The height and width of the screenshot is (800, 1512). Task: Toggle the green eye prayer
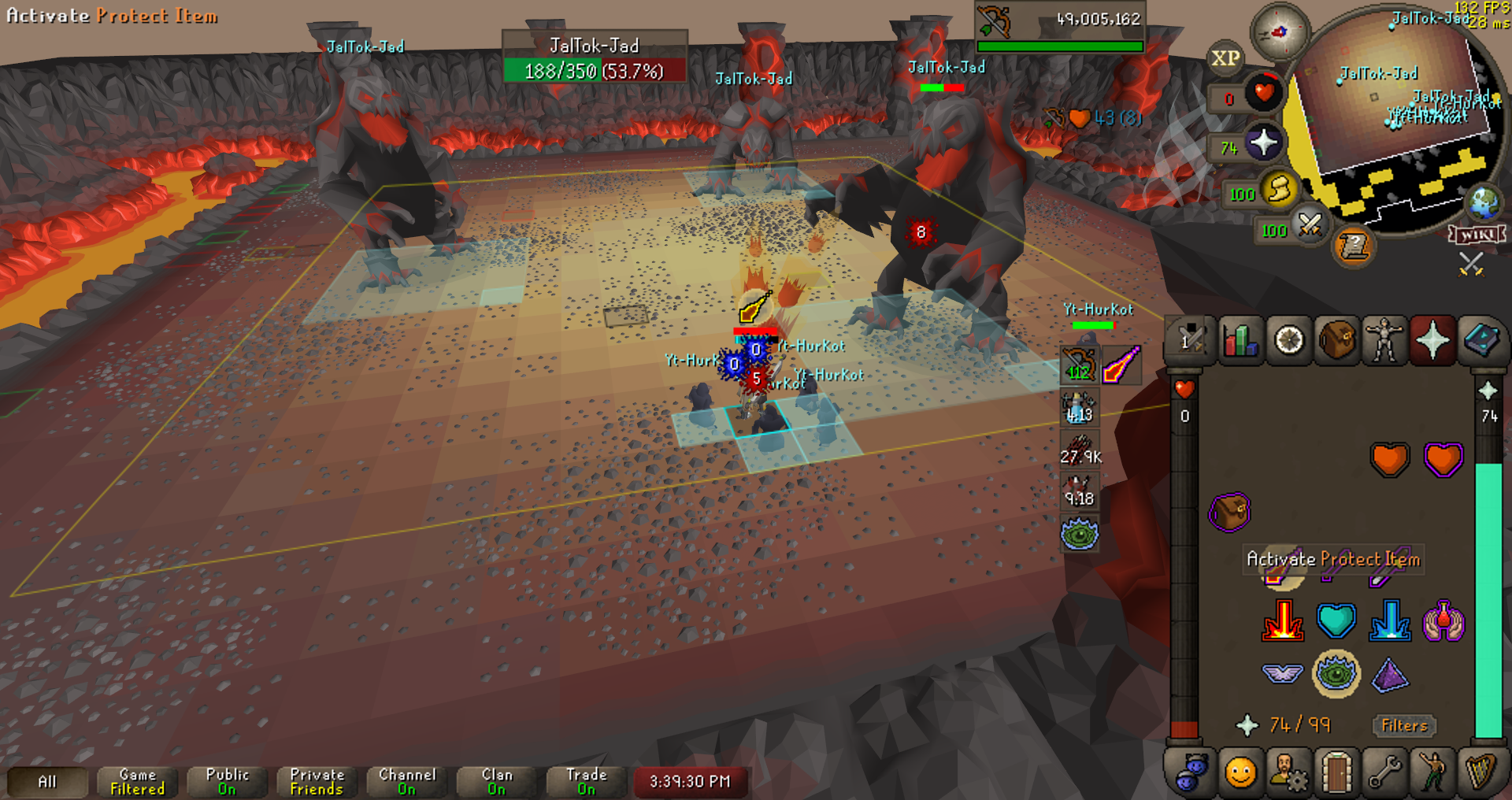tap(1336, 674)
